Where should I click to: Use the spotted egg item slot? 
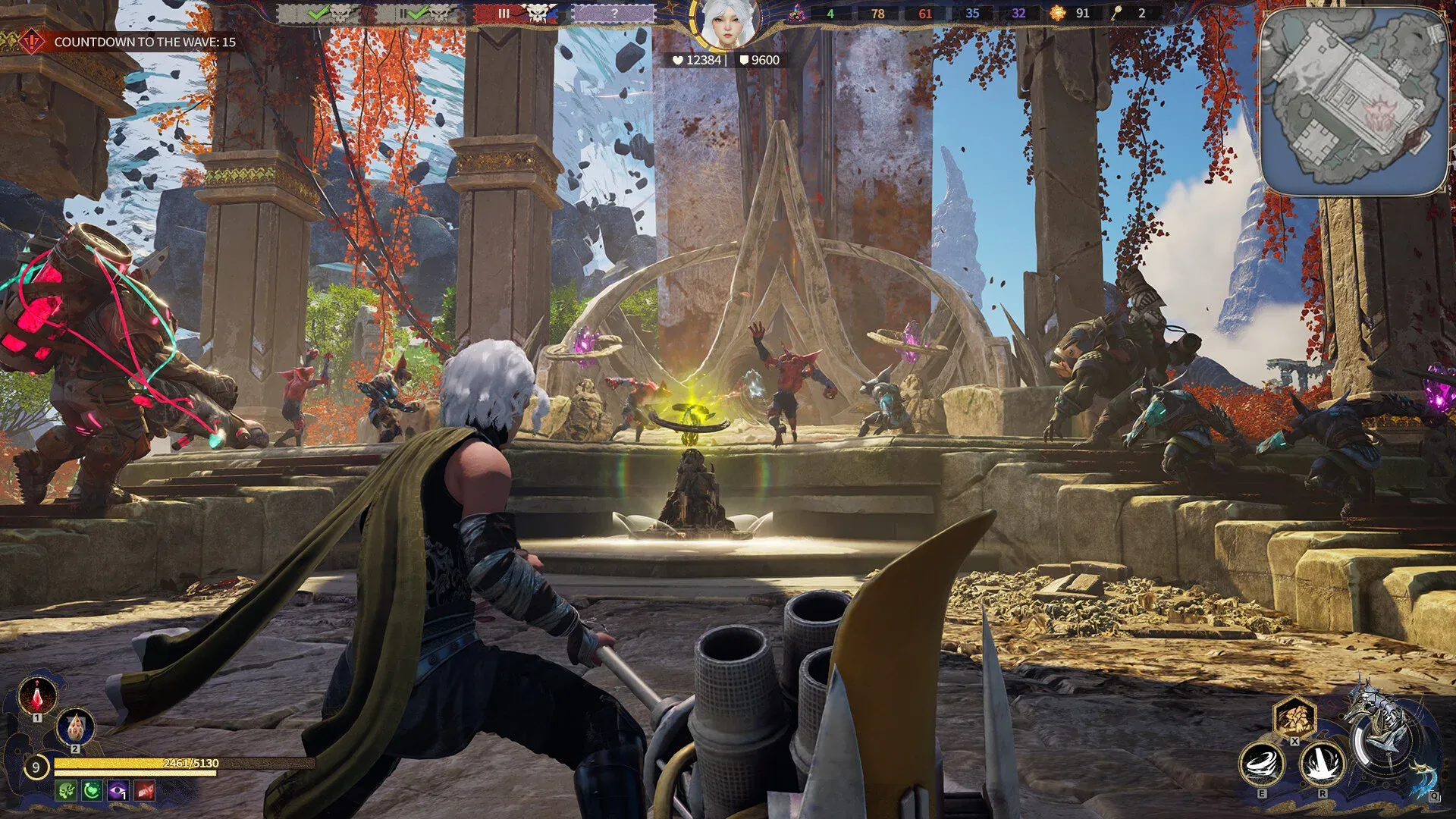pos(75,727)
